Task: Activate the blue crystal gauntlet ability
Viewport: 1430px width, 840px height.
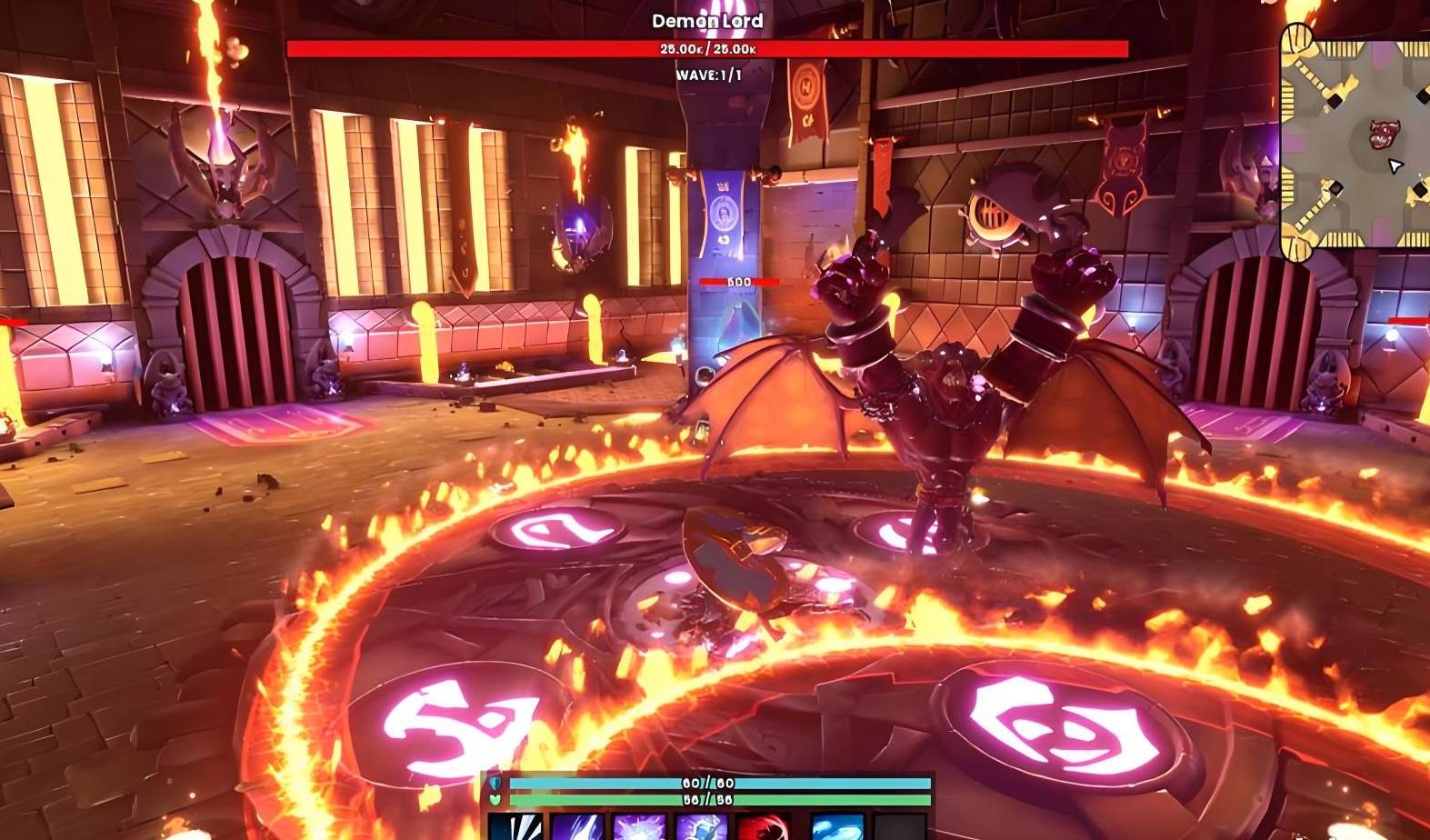Action: [x=699, y=827]
